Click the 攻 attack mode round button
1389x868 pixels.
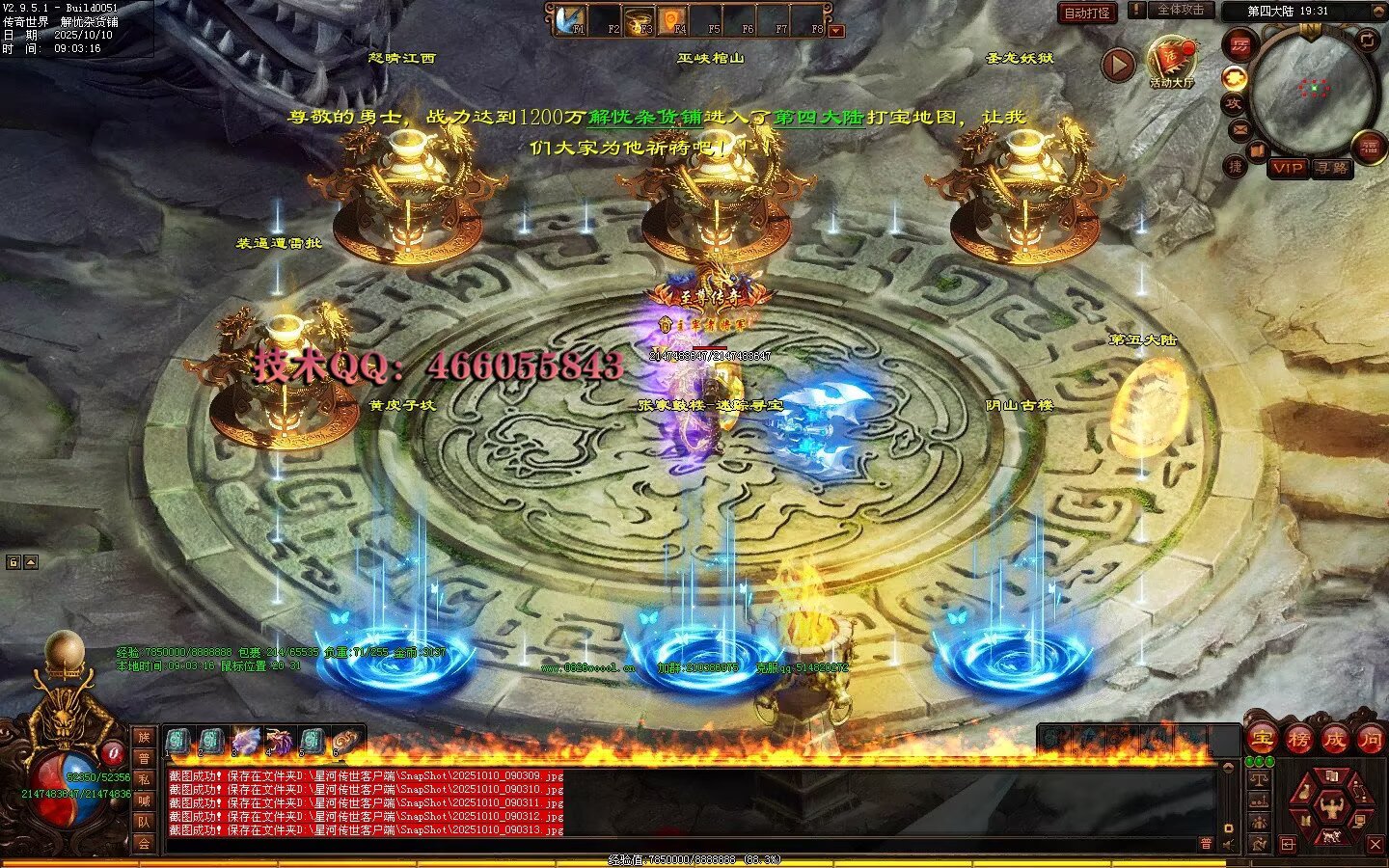pos(1233,103)
